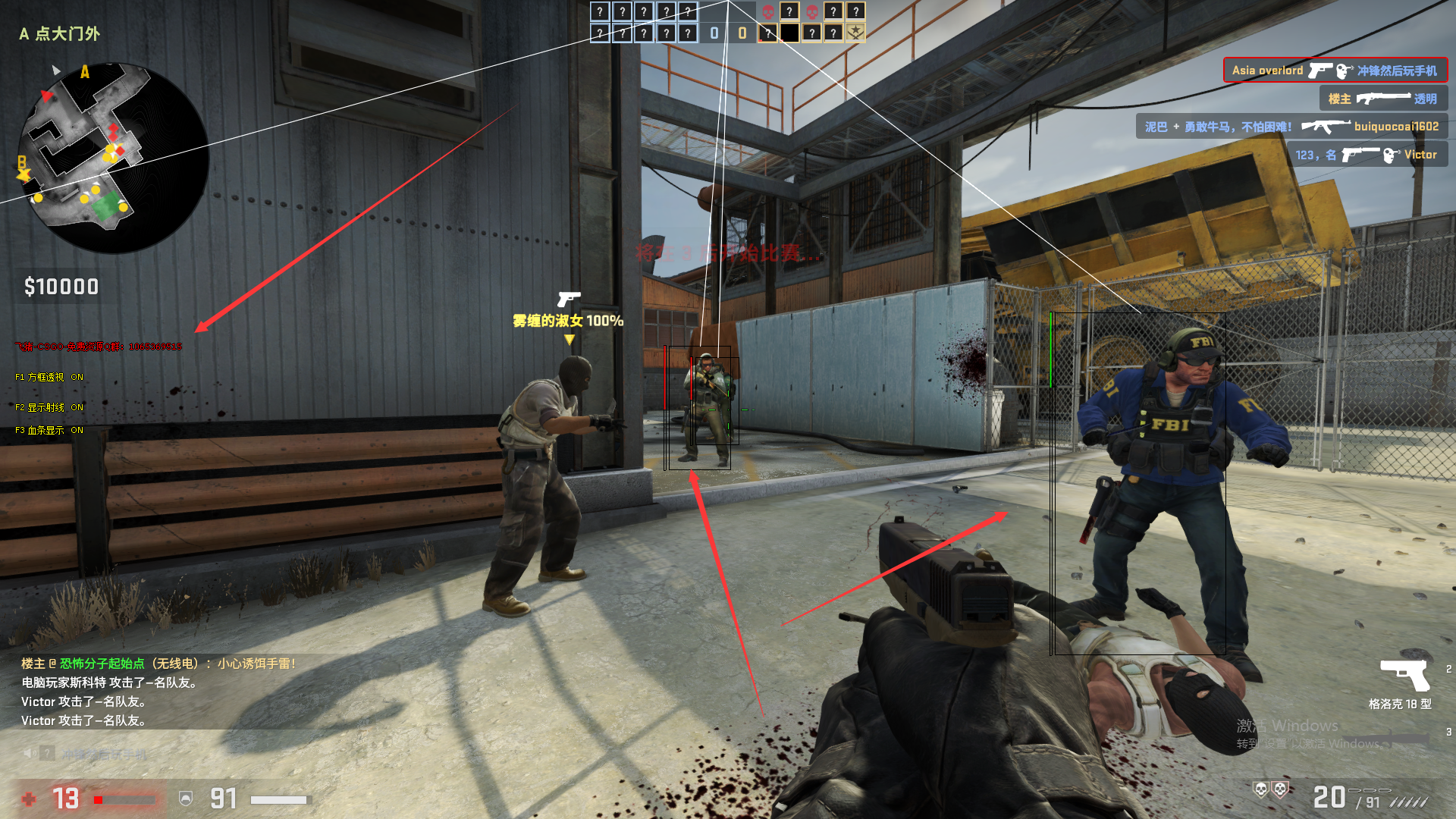Click the 楼主 透明 kill feed row

(1382, 99)
